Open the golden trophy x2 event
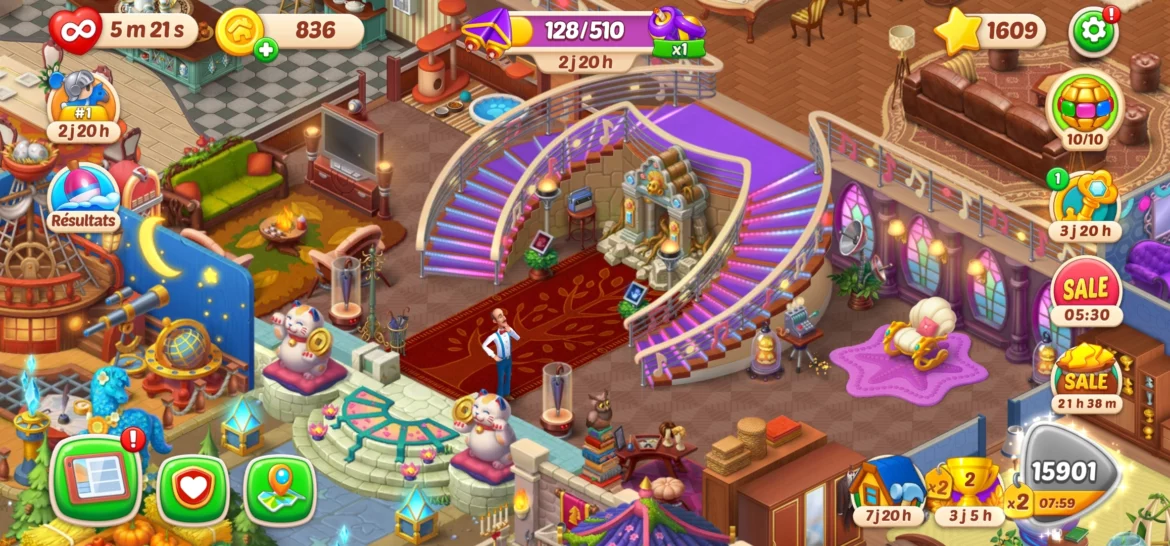1170x546 pixels. [968, 489]
